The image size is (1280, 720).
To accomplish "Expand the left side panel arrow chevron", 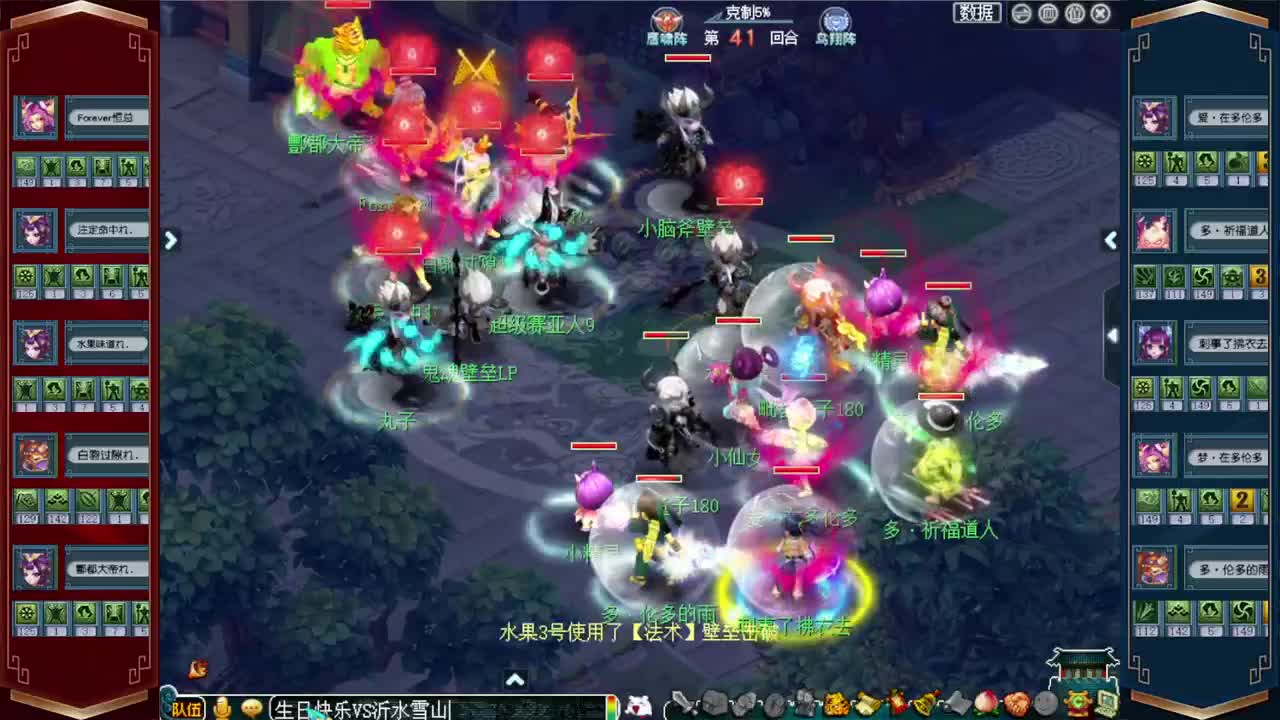I will (x=170, y=240).
